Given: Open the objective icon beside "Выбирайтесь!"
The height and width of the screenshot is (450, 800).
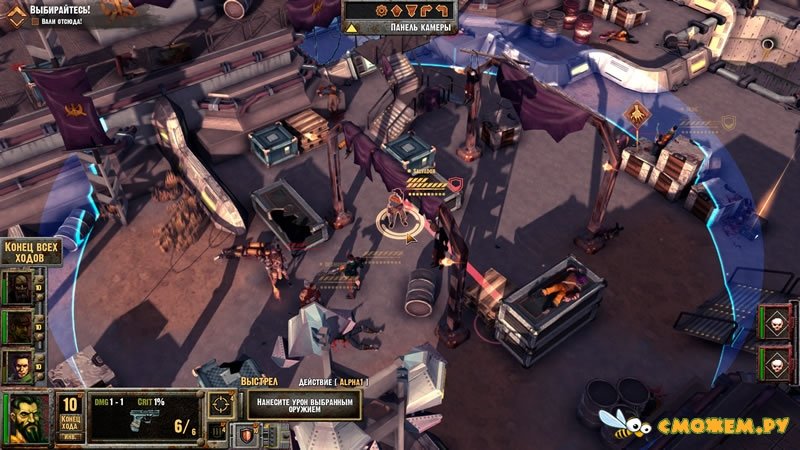Looking at the screenshot, I should [16, 16].
